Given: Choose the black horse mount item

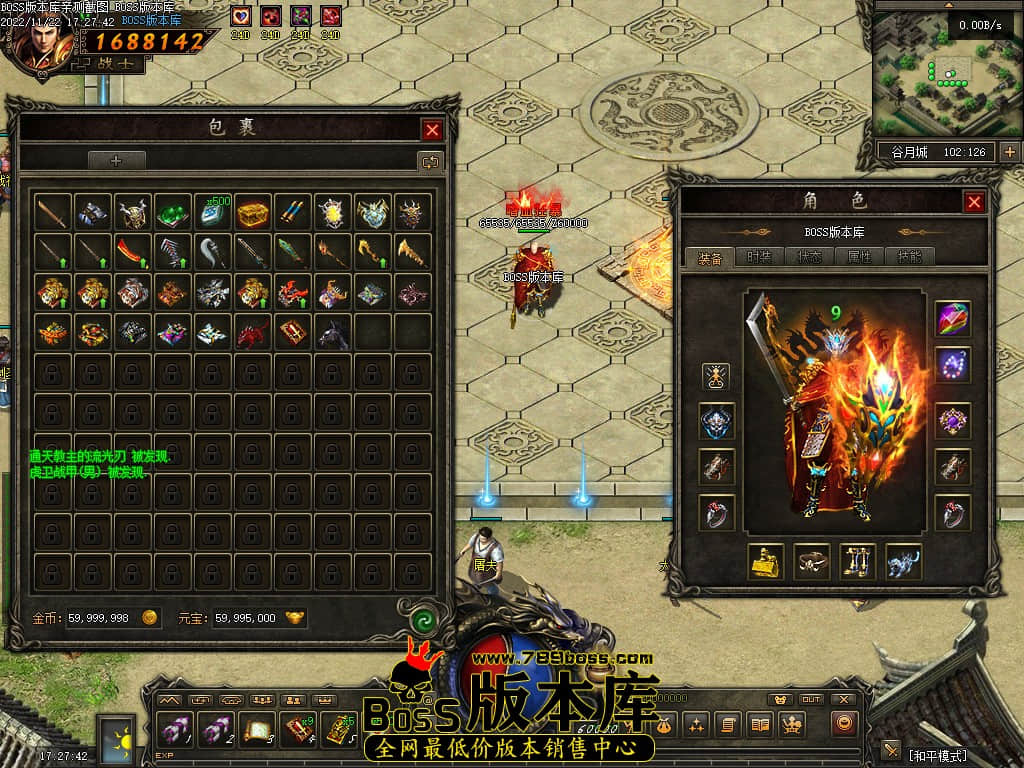Looking at the screenshot, I should [333, 332].
